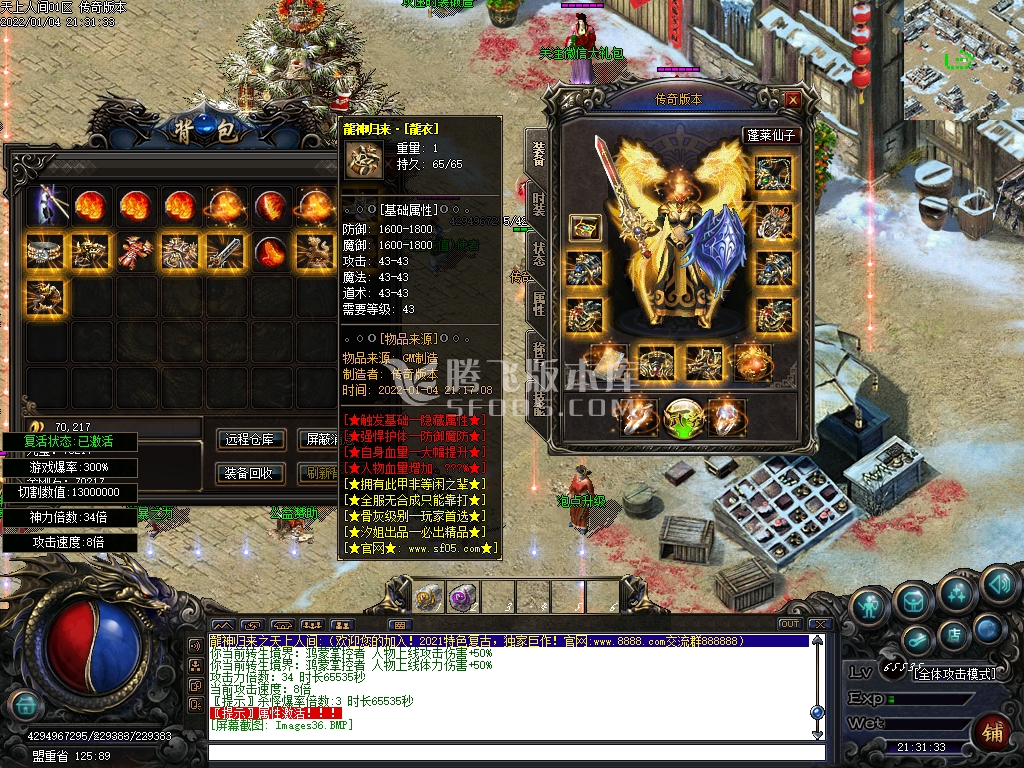This screenshot has height=768, width=1024.
Task: Close the character equipment window
Action: pyautogui.click(x=792, y=100)
